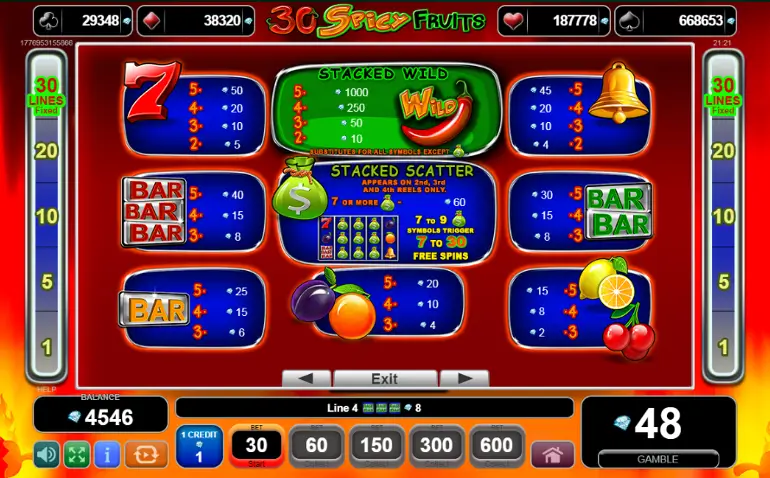Image resolution: width=770 pixels, height=478 pixels.
Task: Change the 1 credit denomination
Action: pyautogui.click(x=199, y=446)
